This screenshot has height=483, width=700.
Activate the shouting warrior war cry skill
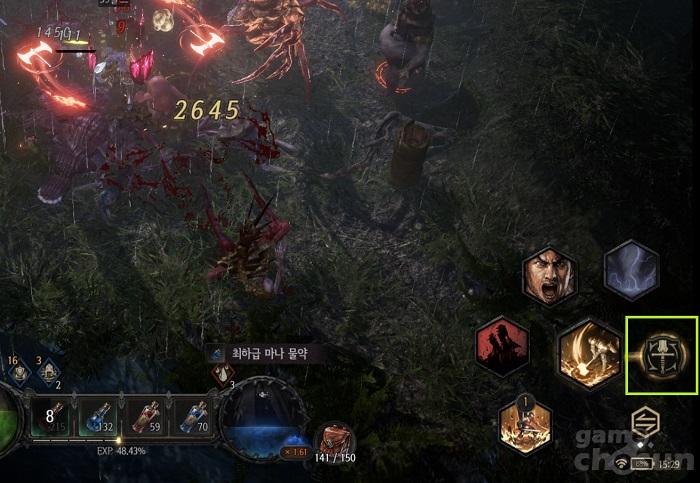(549, 277)
